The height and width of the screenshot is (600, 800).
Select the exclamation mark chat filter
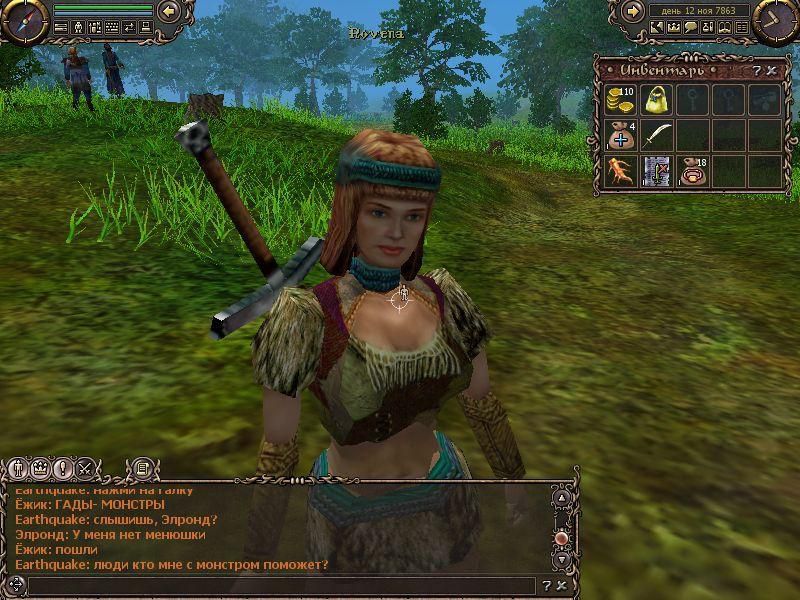[63, 467]
